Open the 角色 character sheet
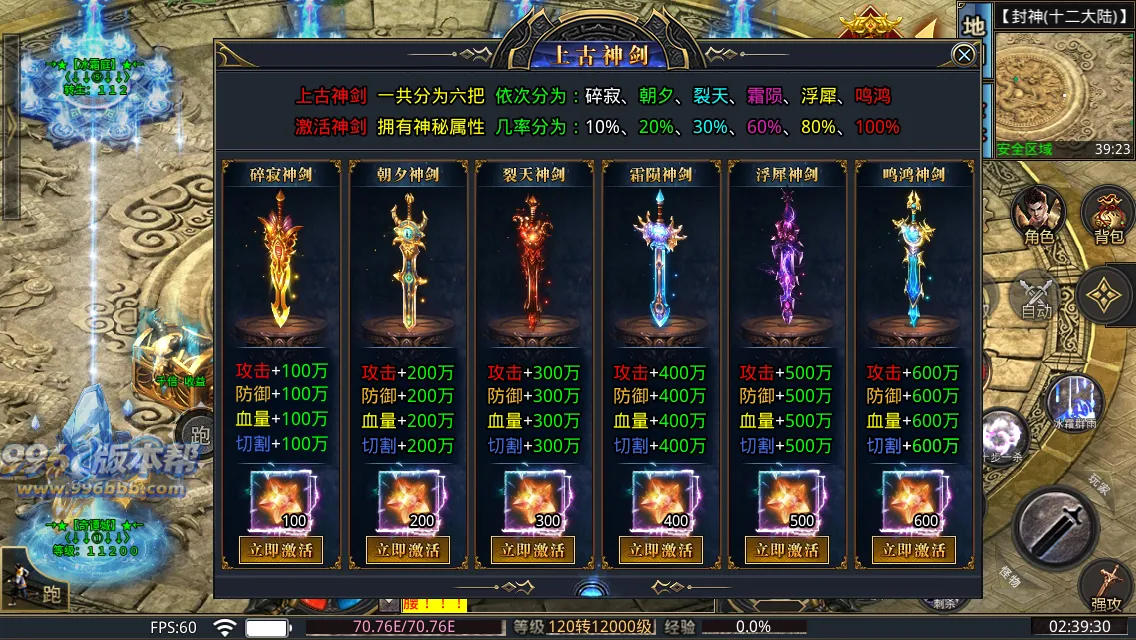The height and width of the screenshot is (640, 1136). click(1039, 215)
